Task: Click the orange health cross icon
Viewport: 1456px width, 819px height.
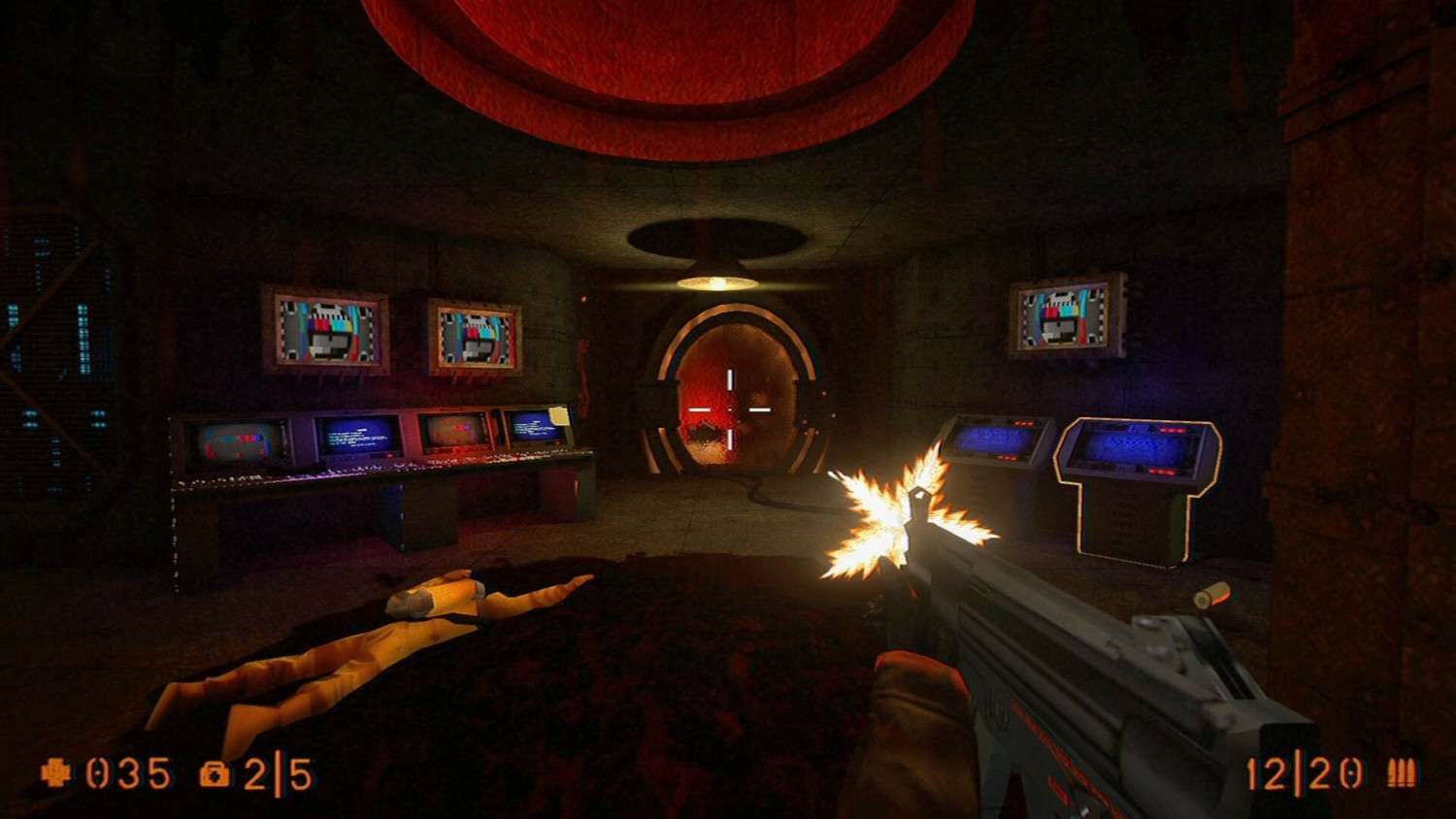Action: (57, 773)
